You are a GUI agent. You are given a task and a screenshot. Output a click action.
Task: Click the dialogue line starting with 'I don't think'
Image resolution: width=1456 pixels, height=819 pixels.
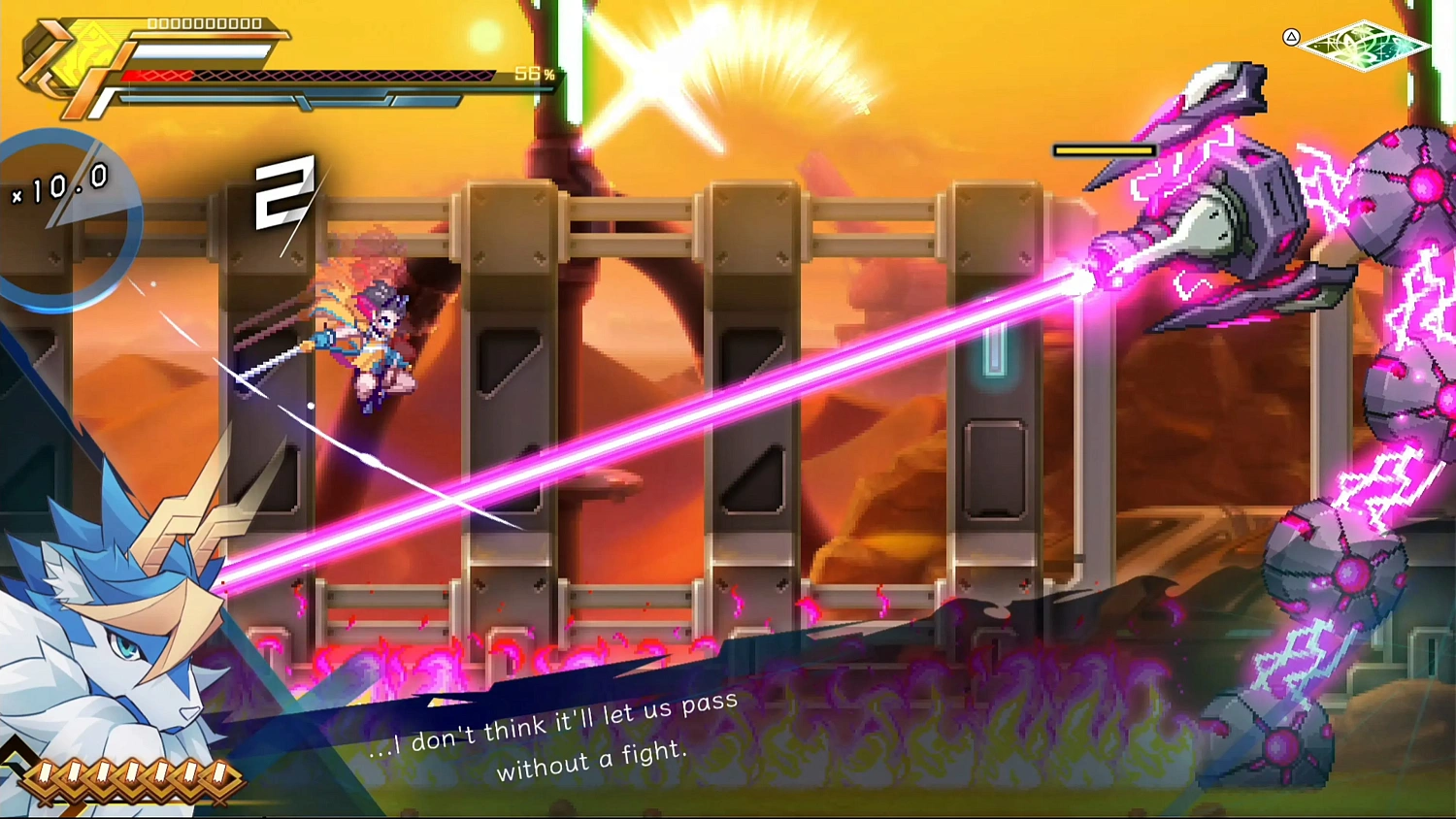tap(553, 723)
